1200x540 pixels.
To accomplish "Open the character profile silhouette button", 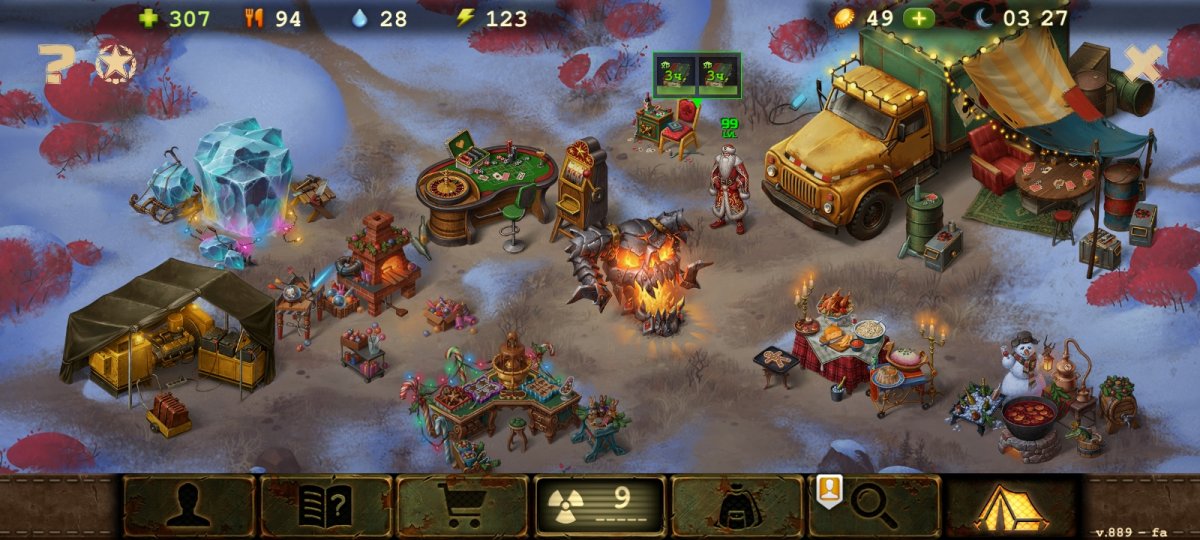I will [x=188, y=506].
